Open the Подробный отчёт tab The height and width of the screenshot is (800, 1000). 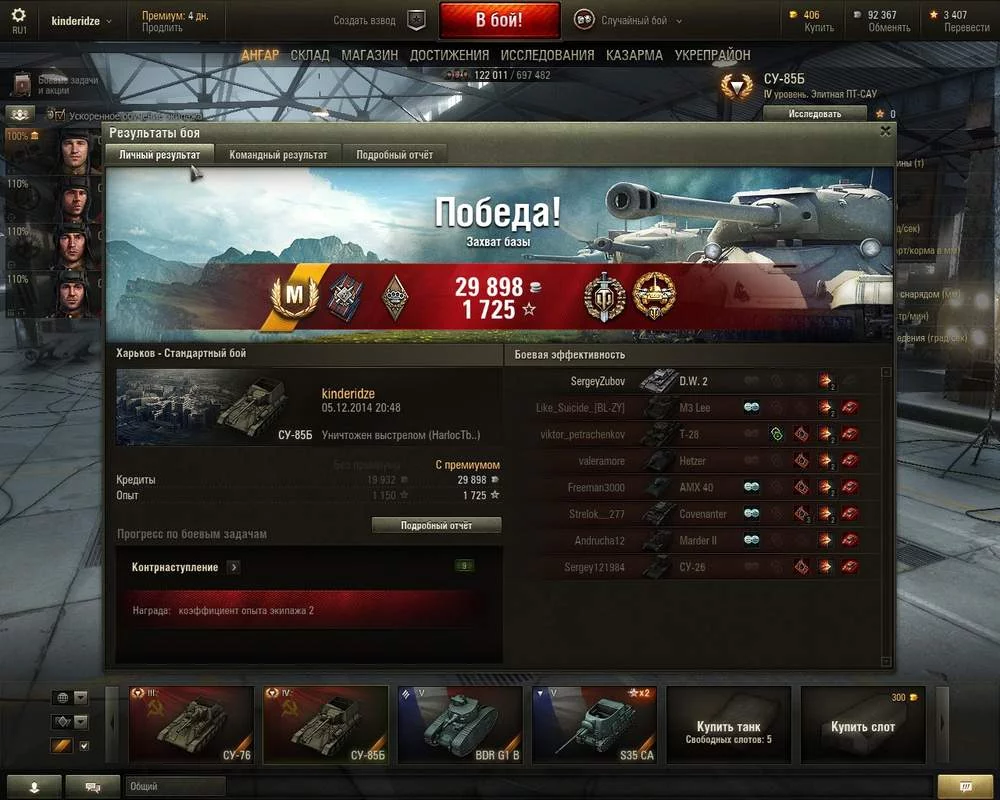pyautogui.click(x=394, y=155)
